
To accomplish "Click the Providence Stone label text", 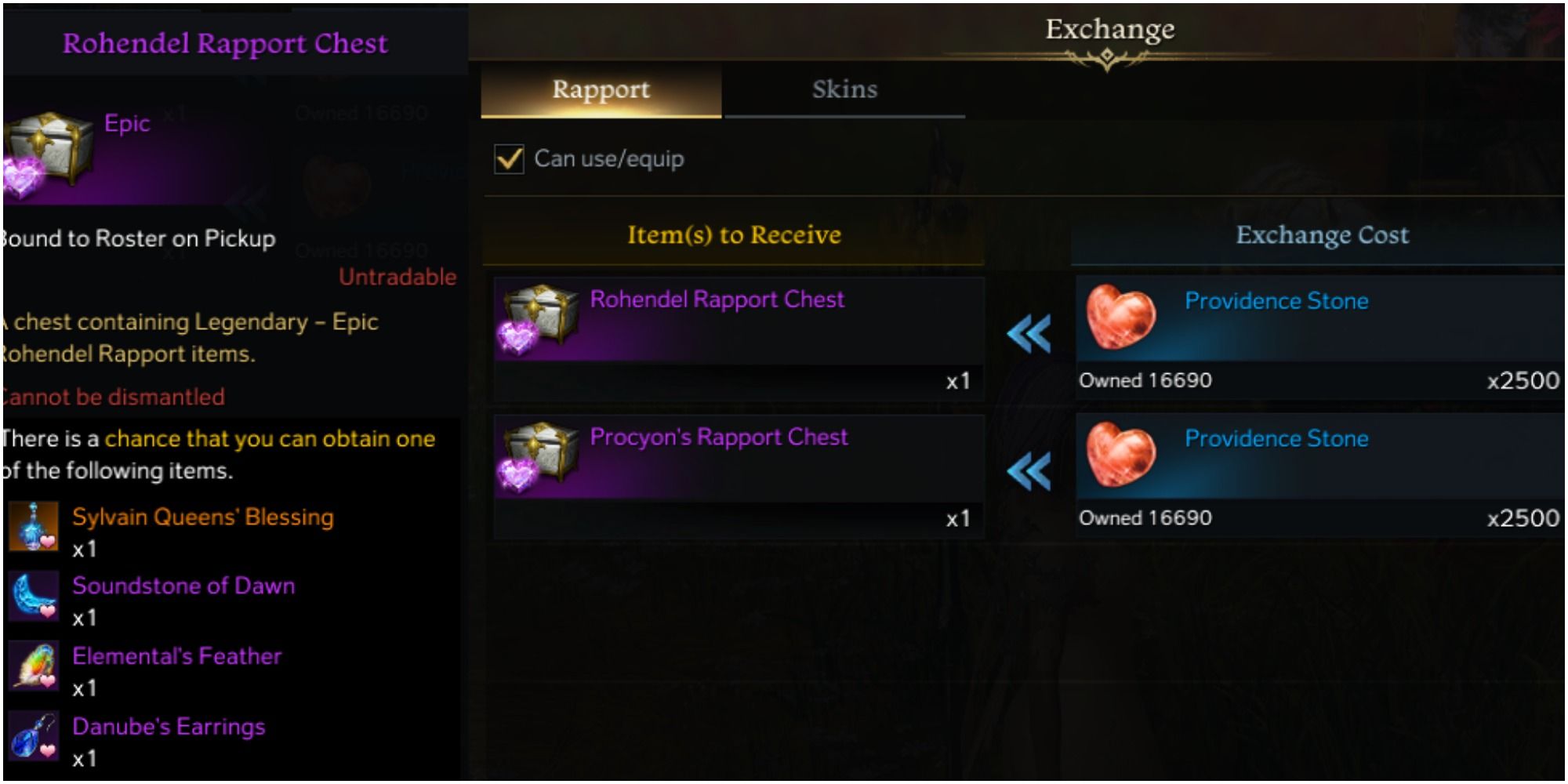I will 1278,300.
